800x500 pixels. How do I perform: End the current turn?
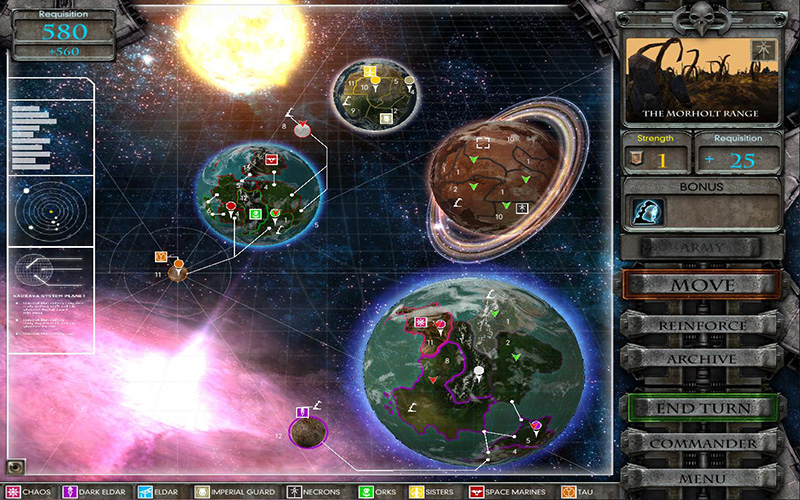702,408
